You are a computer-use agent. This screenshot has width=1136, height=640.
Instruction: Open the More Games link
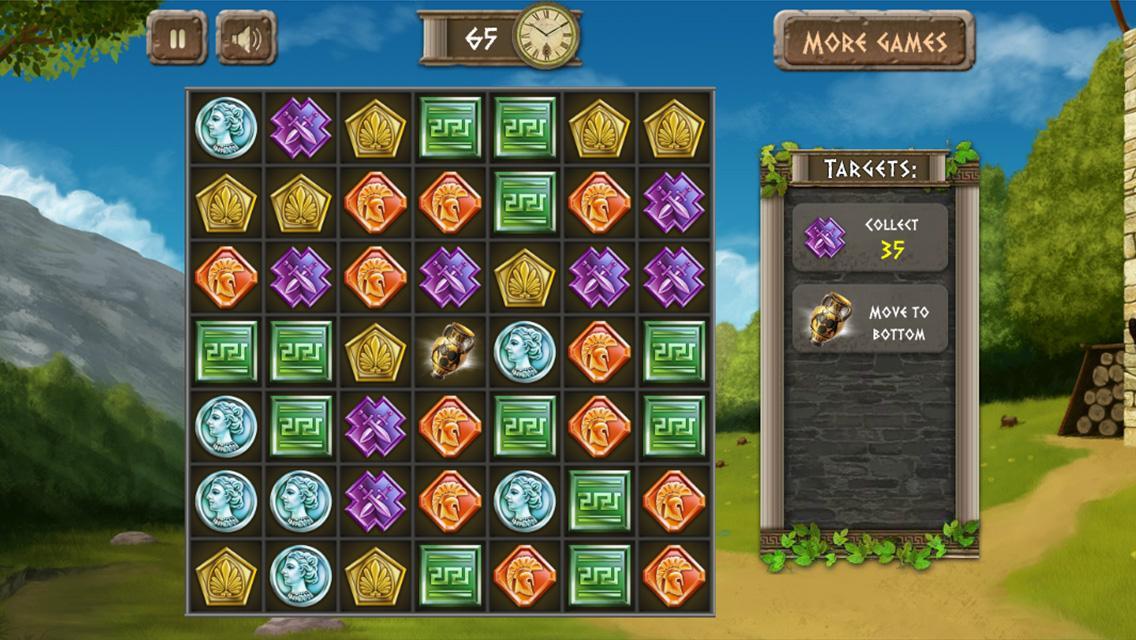coord(874,42)
